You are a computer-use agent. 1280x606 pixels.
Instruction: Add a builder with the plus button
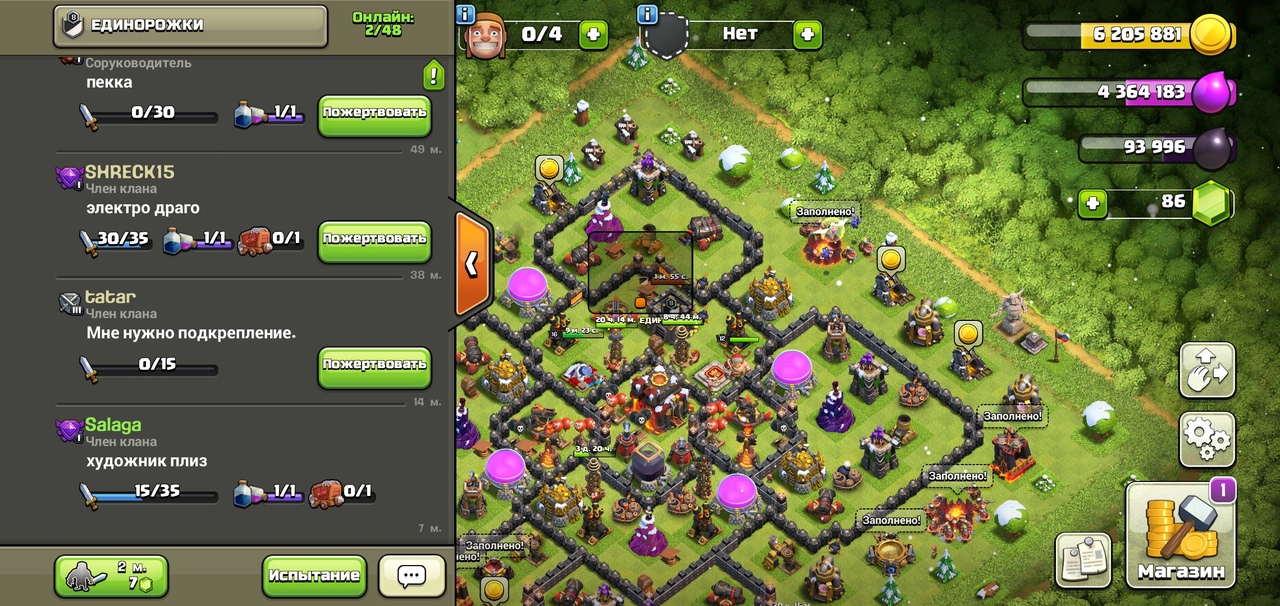click(x=593, y=34)
